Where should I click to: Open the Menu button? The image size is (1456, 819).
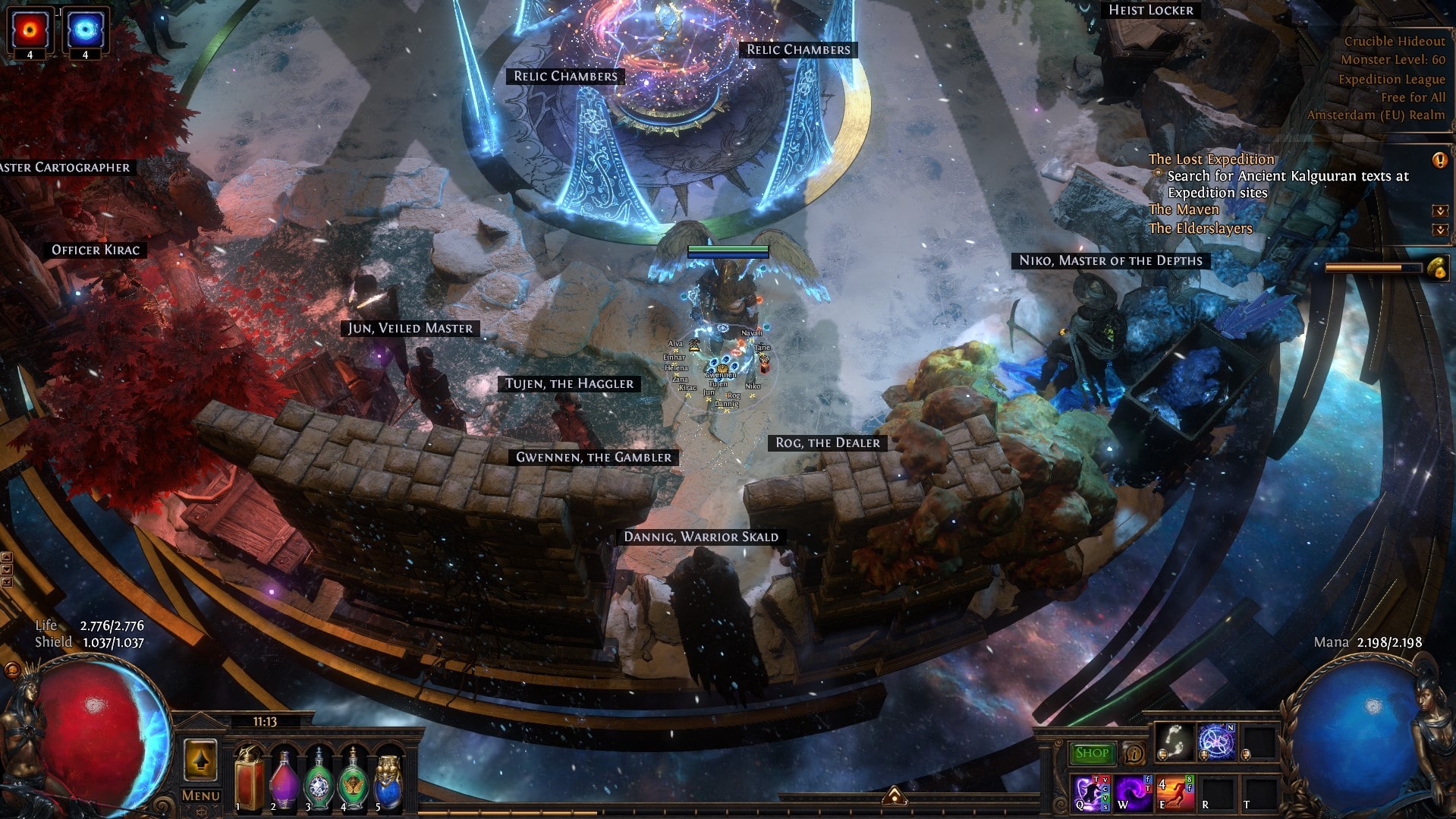click(x=201, y=795)
